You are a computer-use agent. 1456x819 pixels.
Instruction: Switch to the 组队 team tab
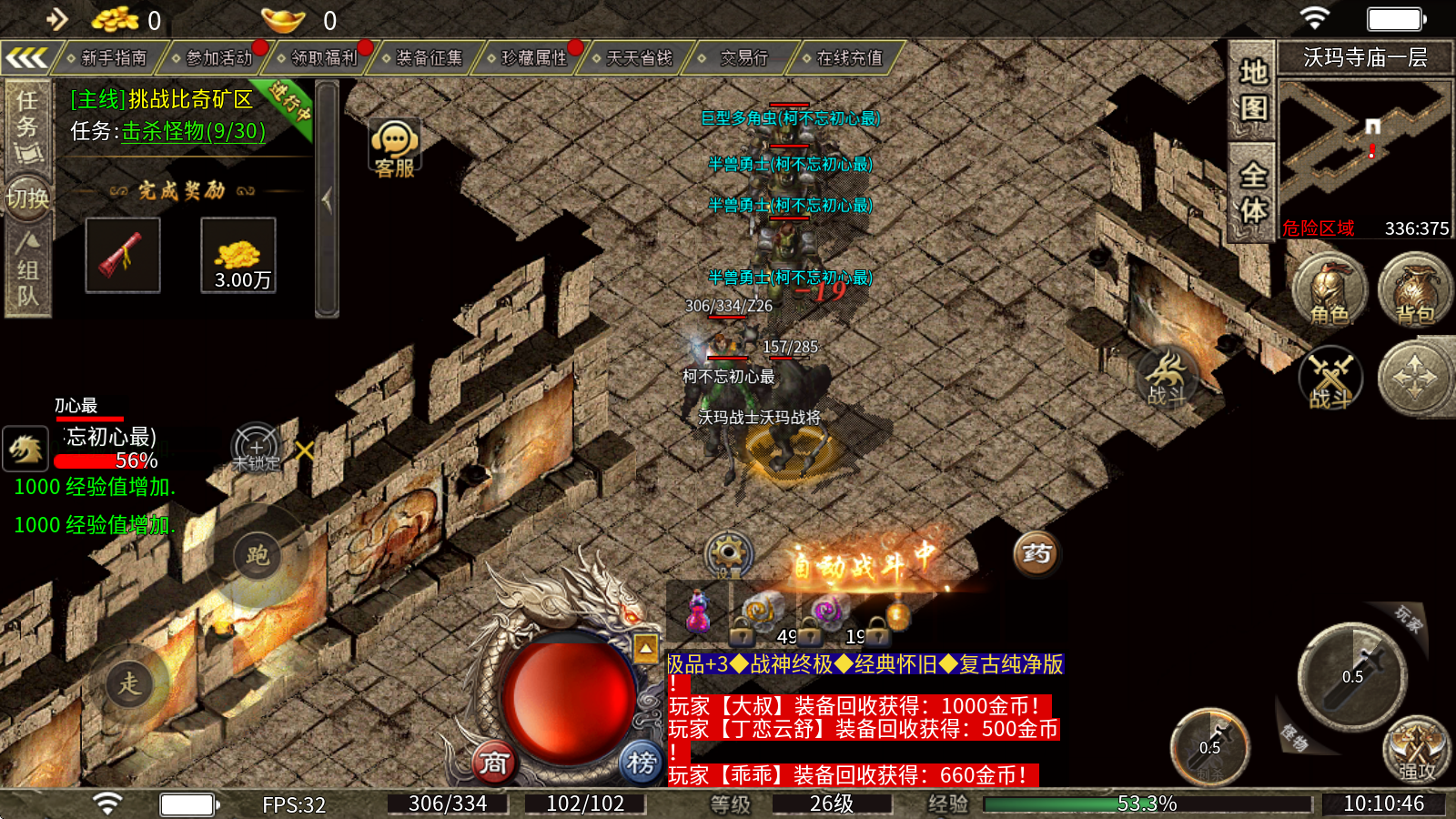pyautogui.click(x=27, y=271)
